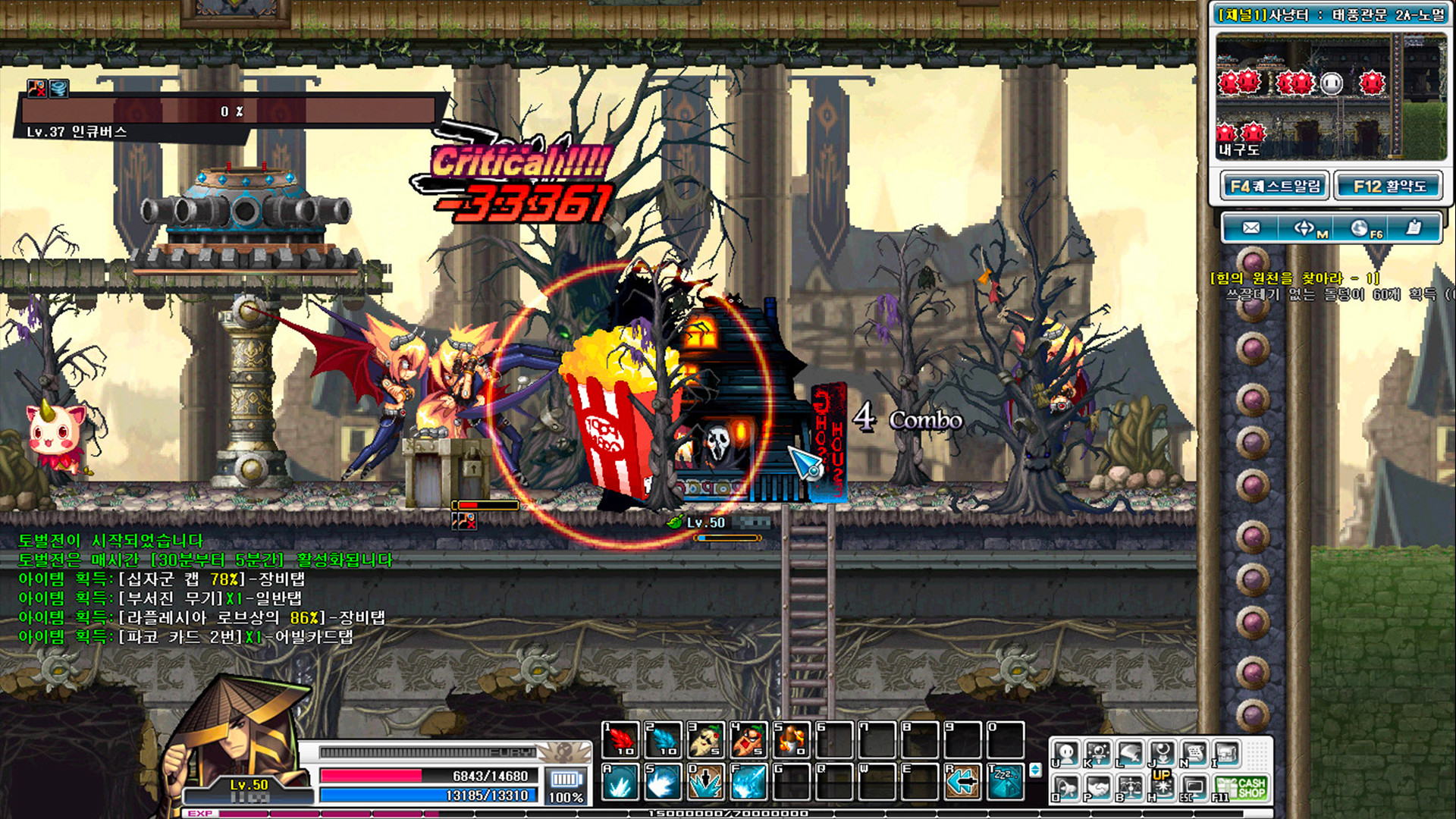Image resolution: width=1456 pixels, height=819 pixels.
Task: Open the mail envelope icon
Action: [1253, 227]
